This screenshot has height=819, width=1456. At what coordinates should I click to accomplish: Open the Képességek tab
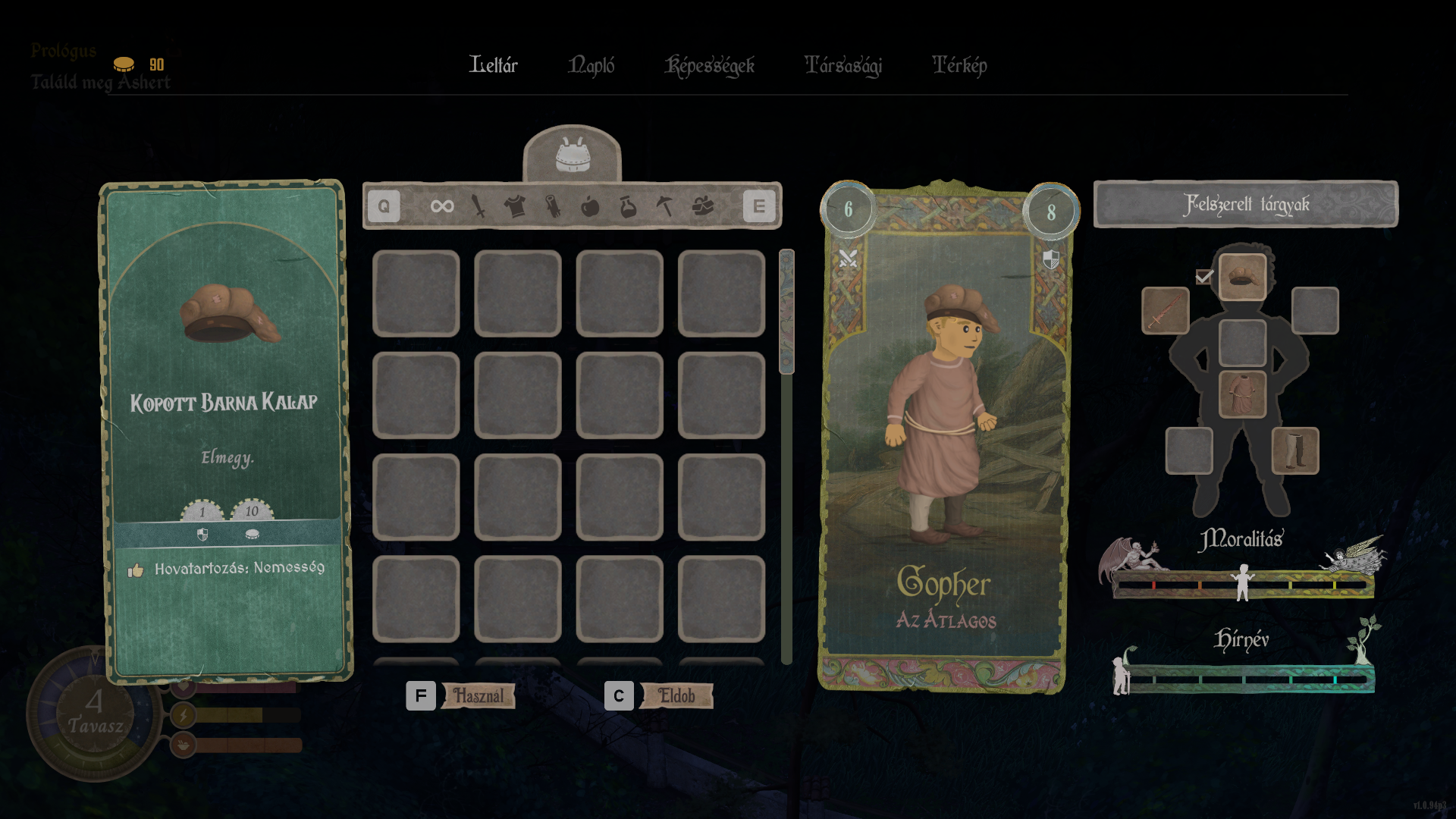coord(710,66)
